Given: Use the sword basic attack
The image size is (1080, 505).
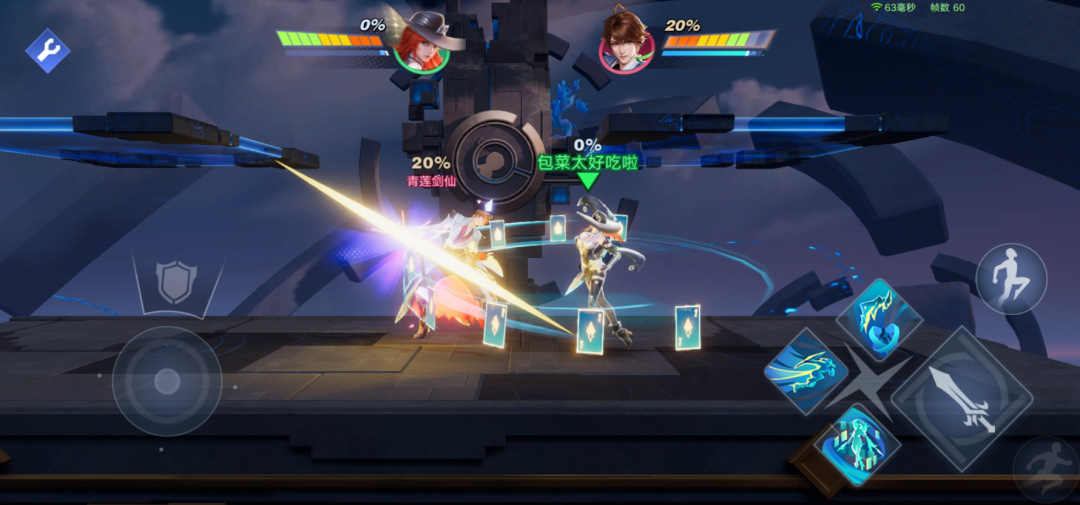Looking at the screenshot, I should click(x=961, y=398).
